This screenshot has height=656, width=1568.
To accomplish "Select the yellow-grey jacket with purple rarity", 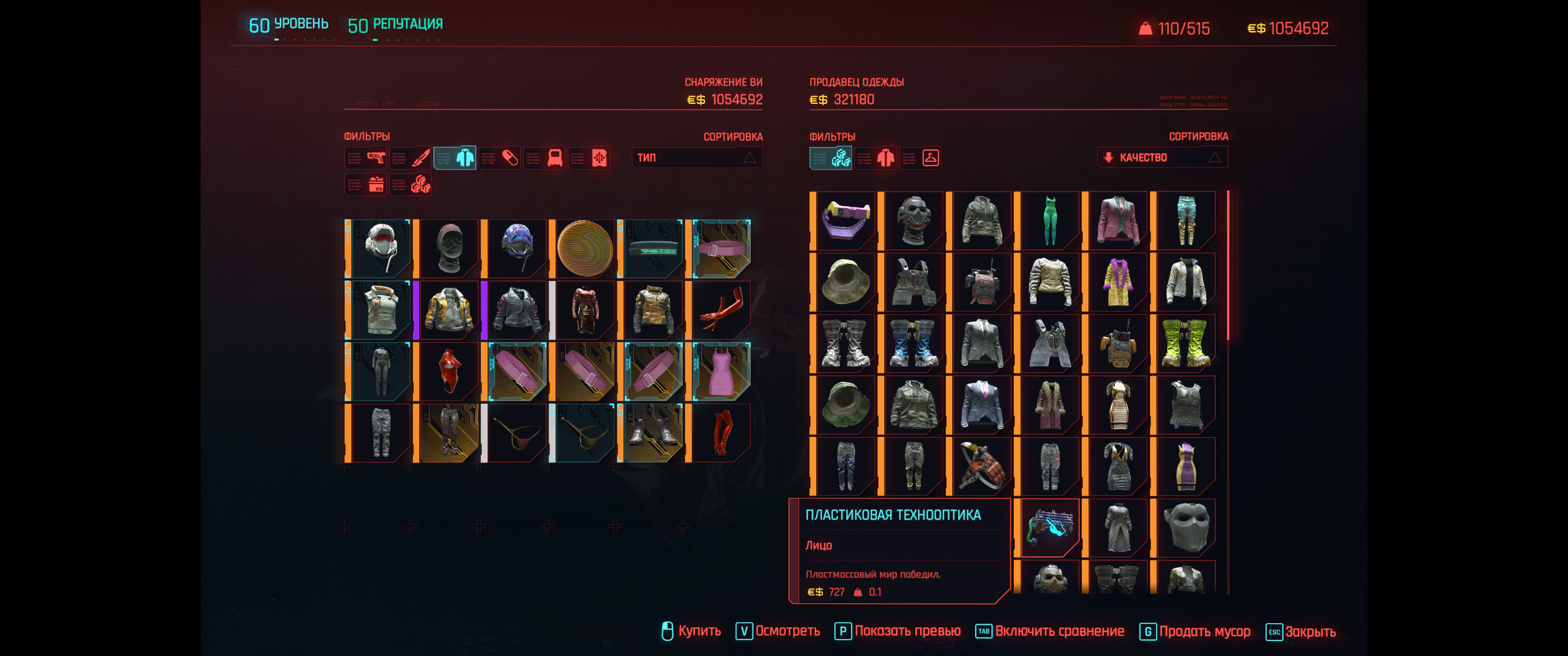I will [449, 310].
